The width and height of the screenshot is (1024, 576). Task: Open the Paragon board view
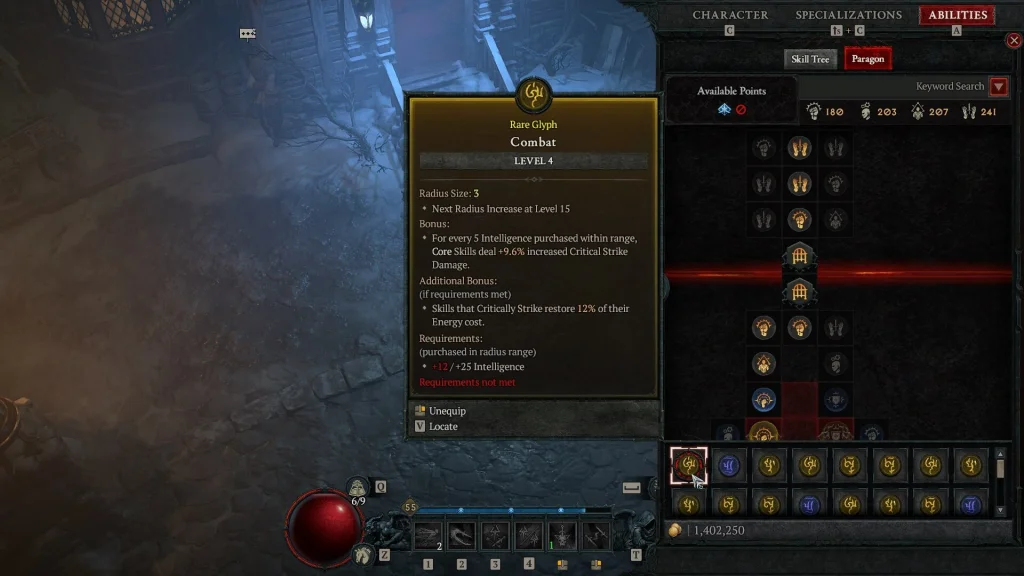coord(867,59)
